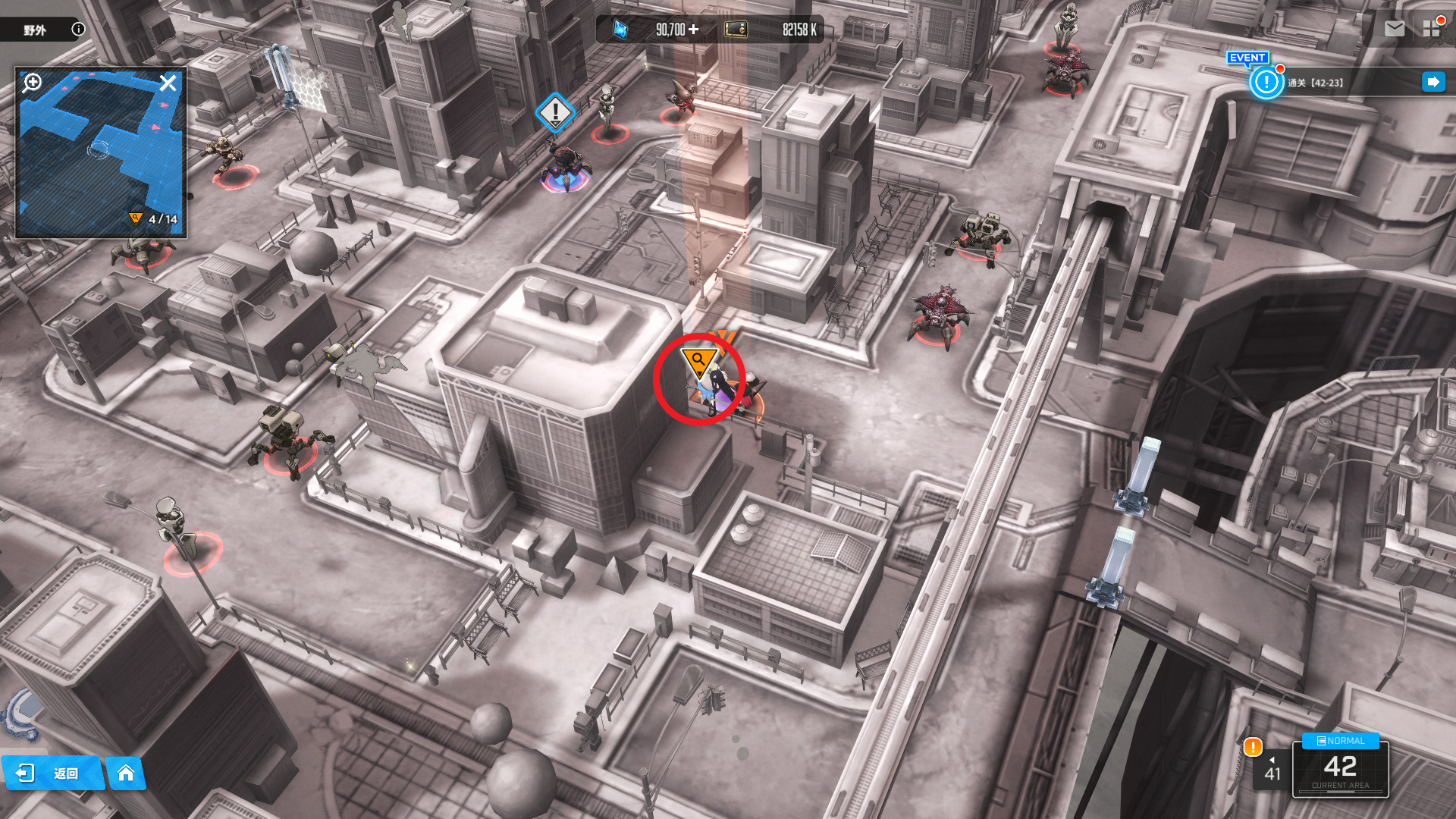Screen dimensions: 1456x819
Task: Open the grid menu icon
Action: coord(1431,29)
